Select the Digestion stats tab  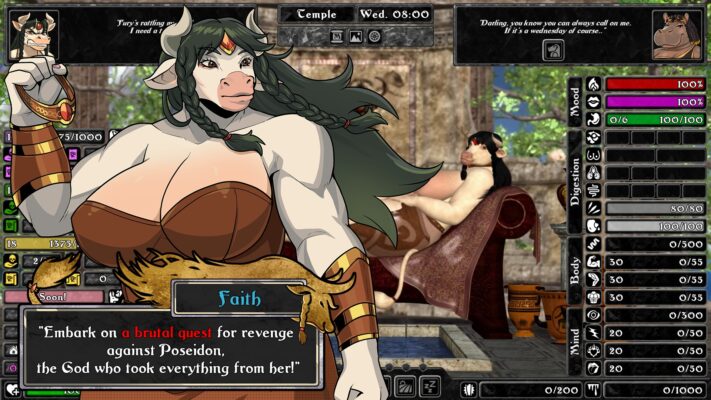click(x=575, y=182)
